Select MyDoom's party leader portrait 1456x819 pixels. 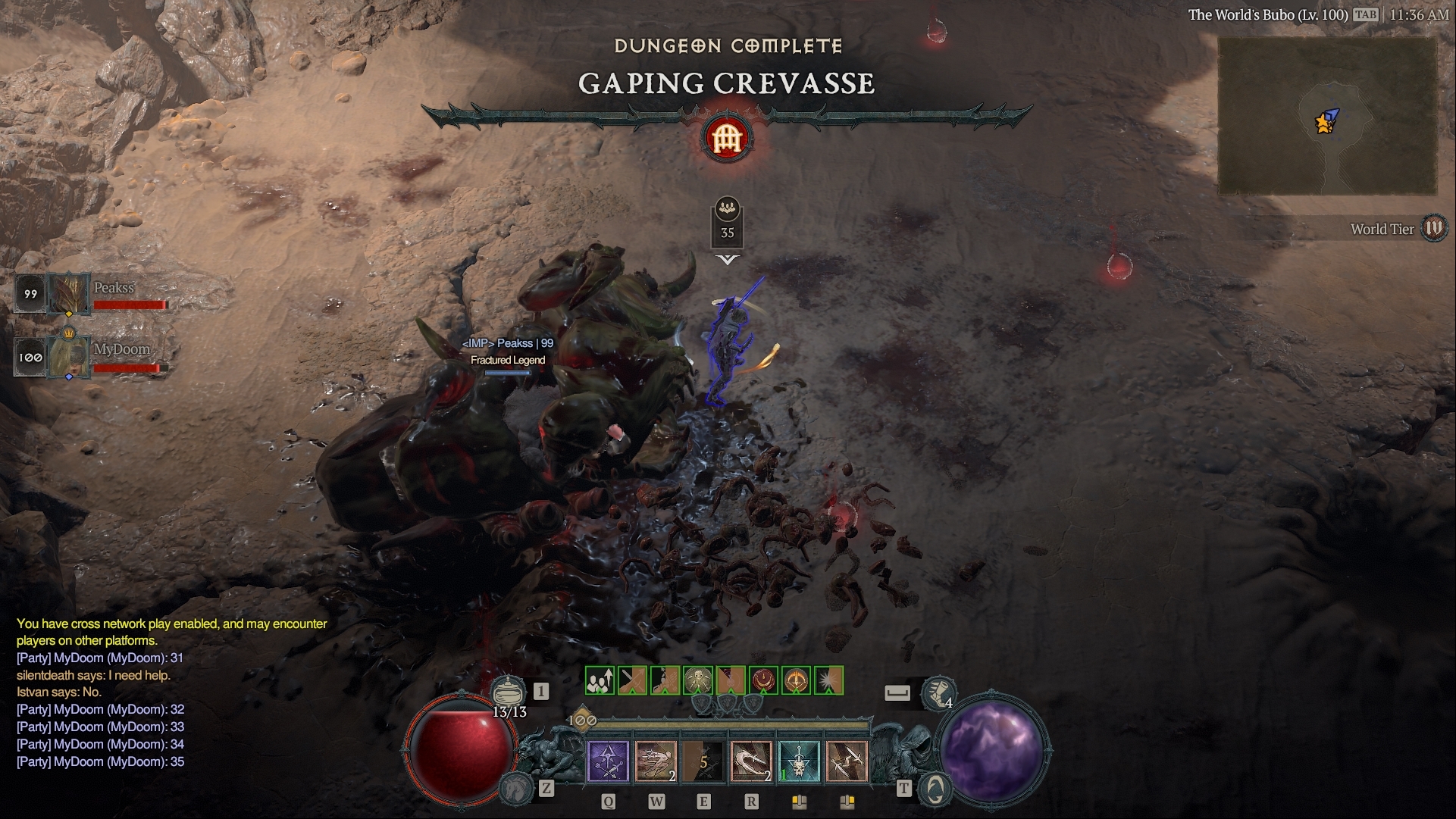point(69,357)
